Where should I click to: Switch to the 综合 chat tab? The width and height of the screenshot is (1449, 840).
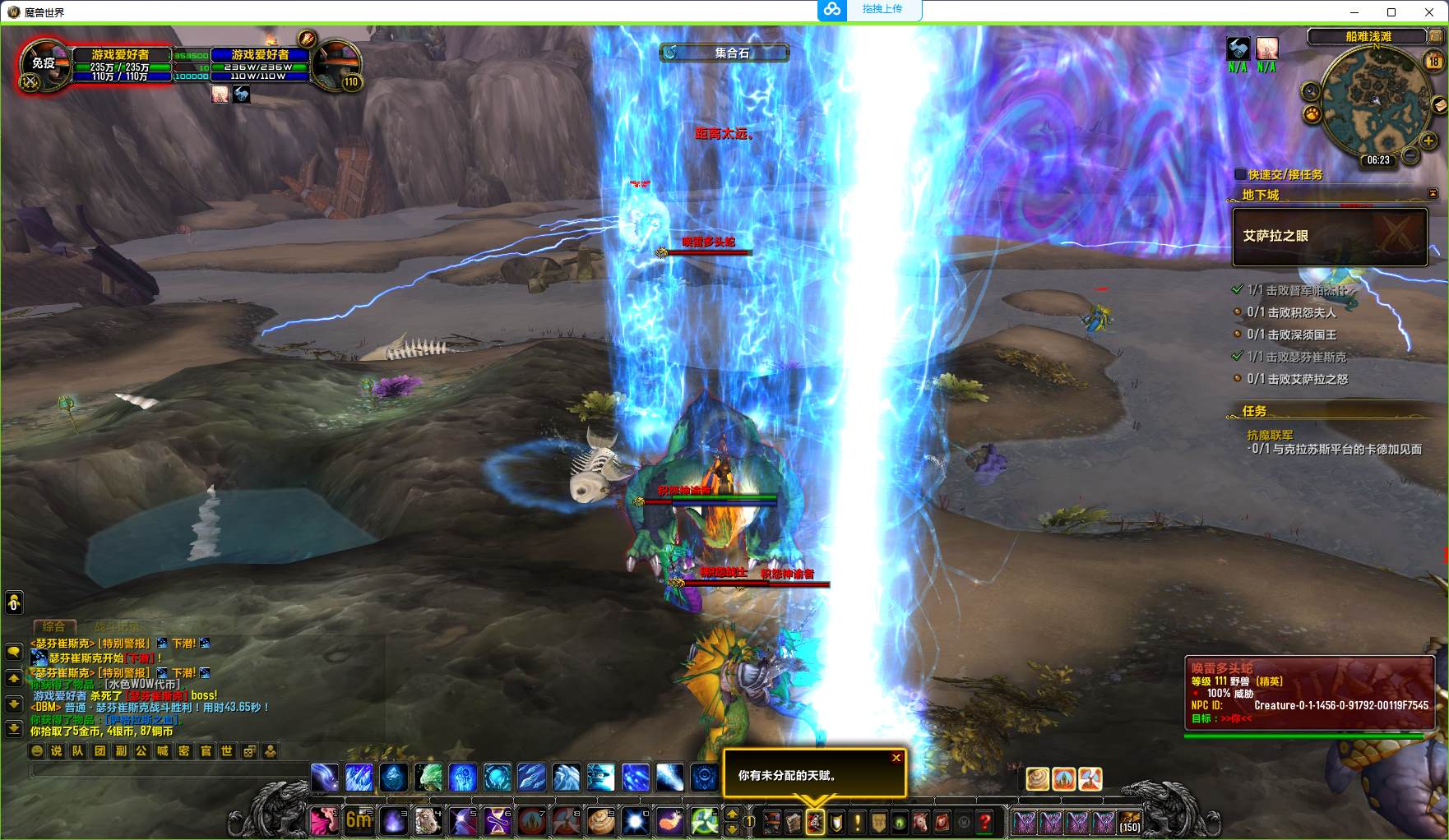[53, 626]
